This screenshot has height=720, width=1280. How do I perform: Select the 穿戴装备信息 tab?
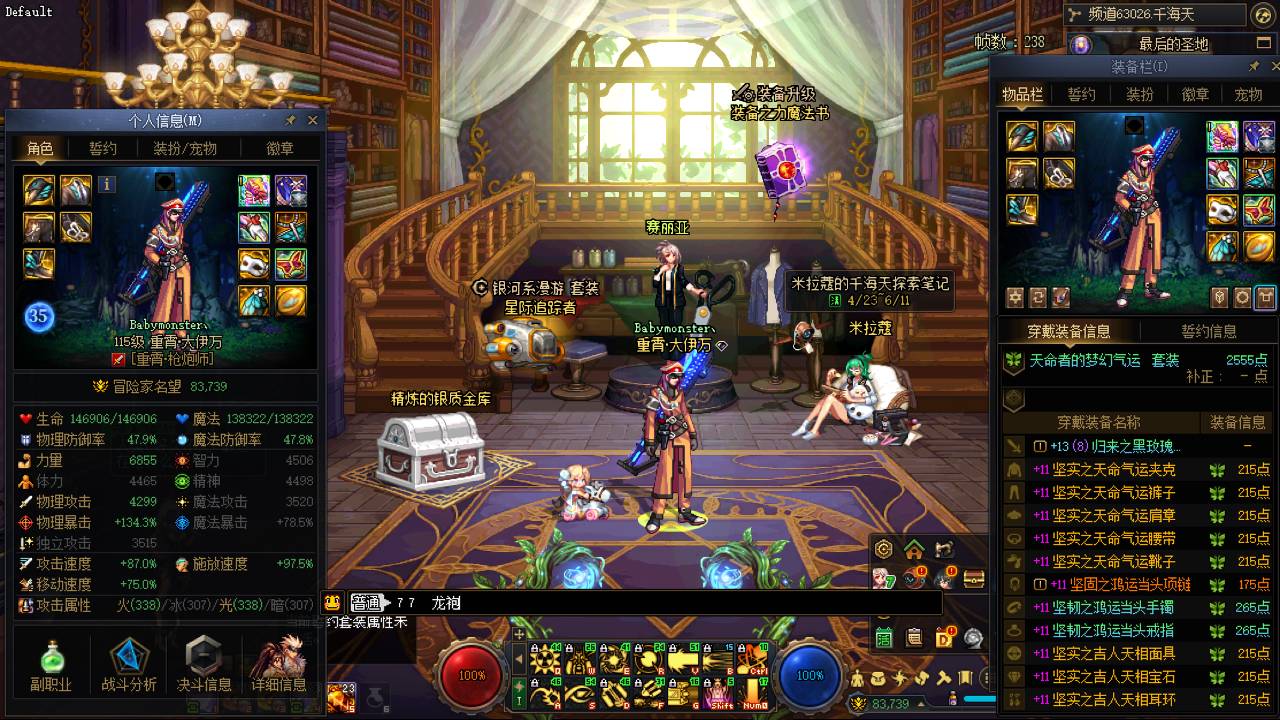1068,331
